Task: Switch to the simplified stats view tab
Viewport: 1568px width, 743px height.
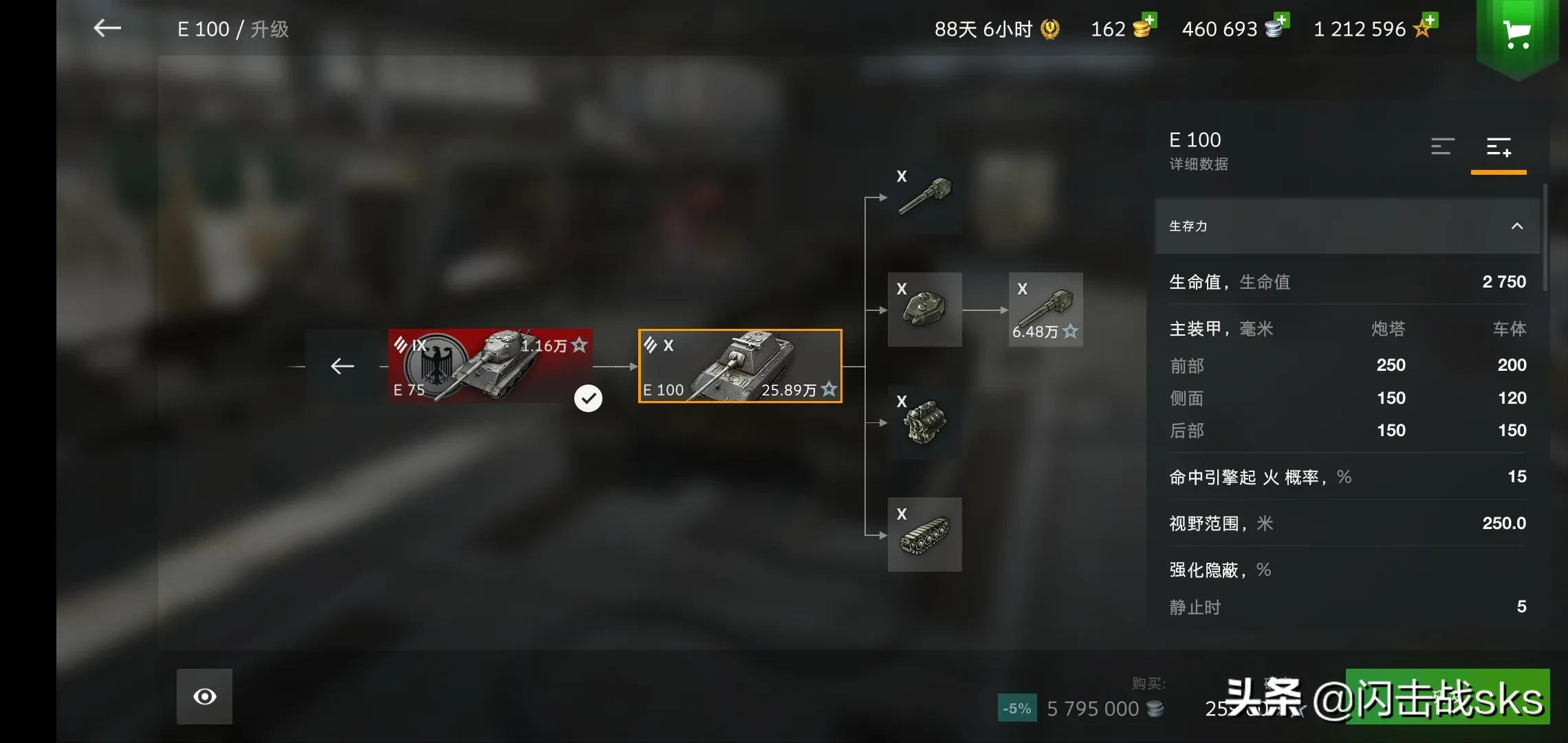Action: 1442,147
